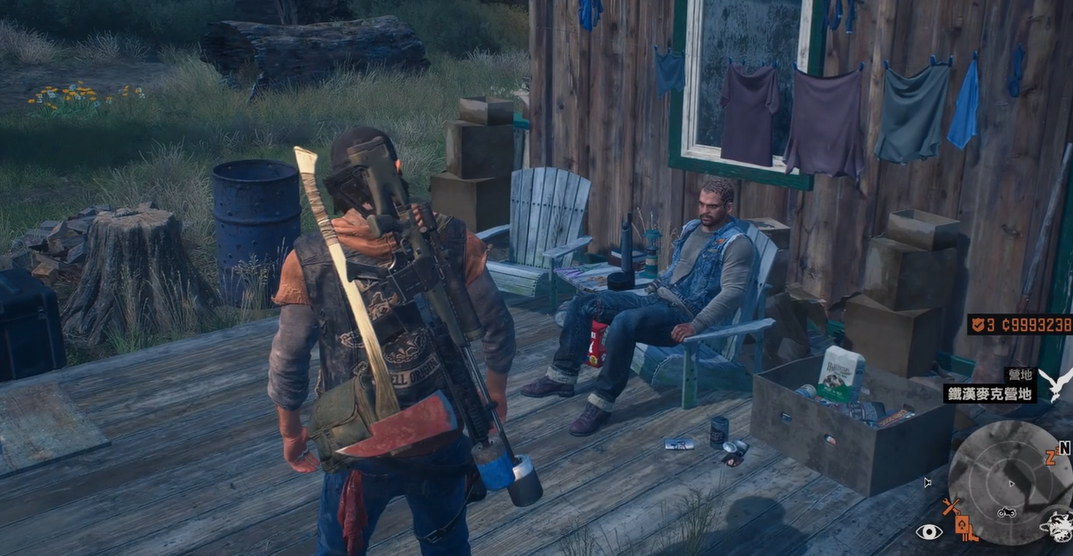Select the orange crossed tools mechanic icon
Viewport: 1073px width, 556px height.
(951, 507)
